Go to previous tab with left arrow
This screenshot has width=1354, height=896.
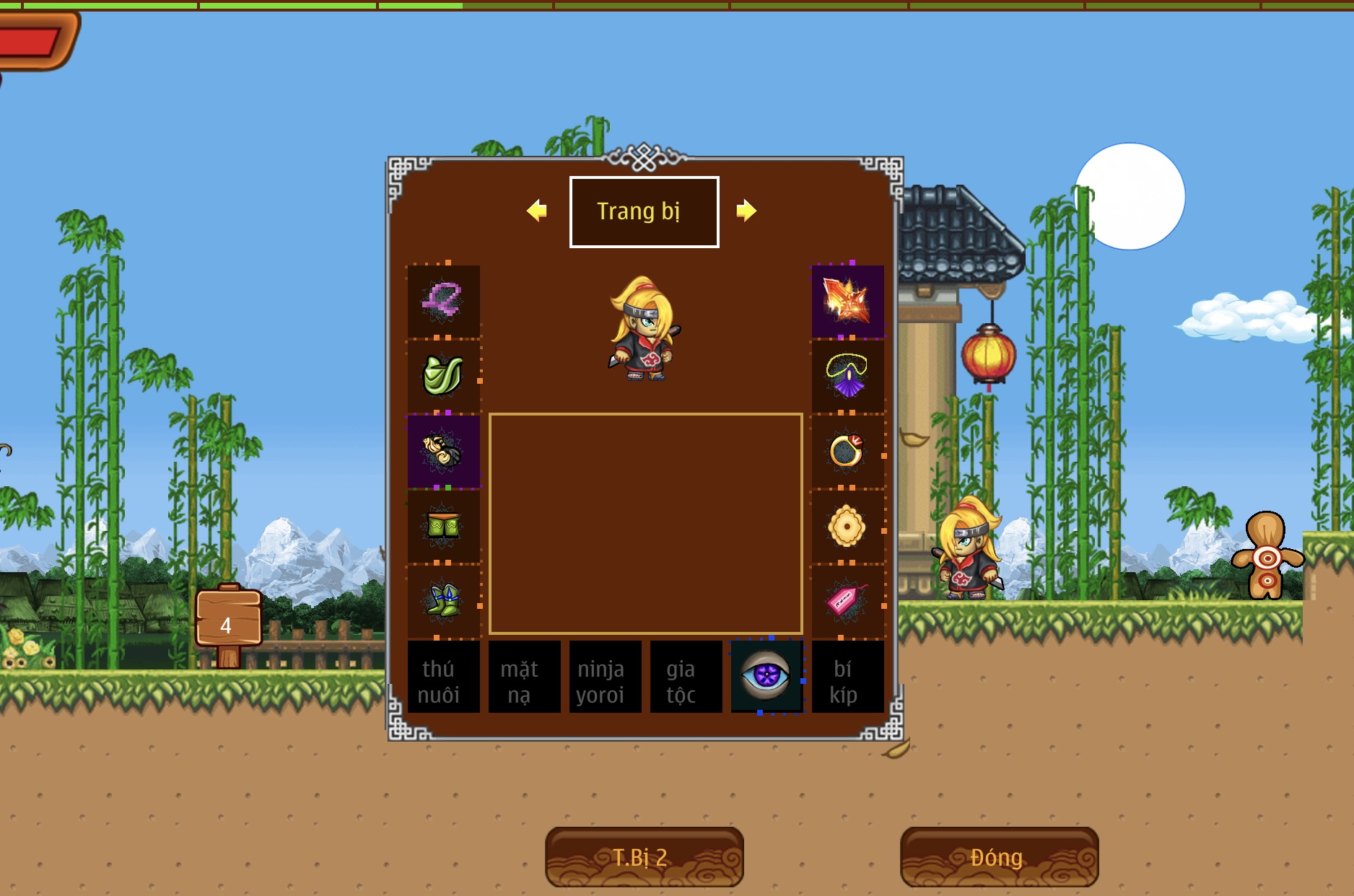(536, 211)
